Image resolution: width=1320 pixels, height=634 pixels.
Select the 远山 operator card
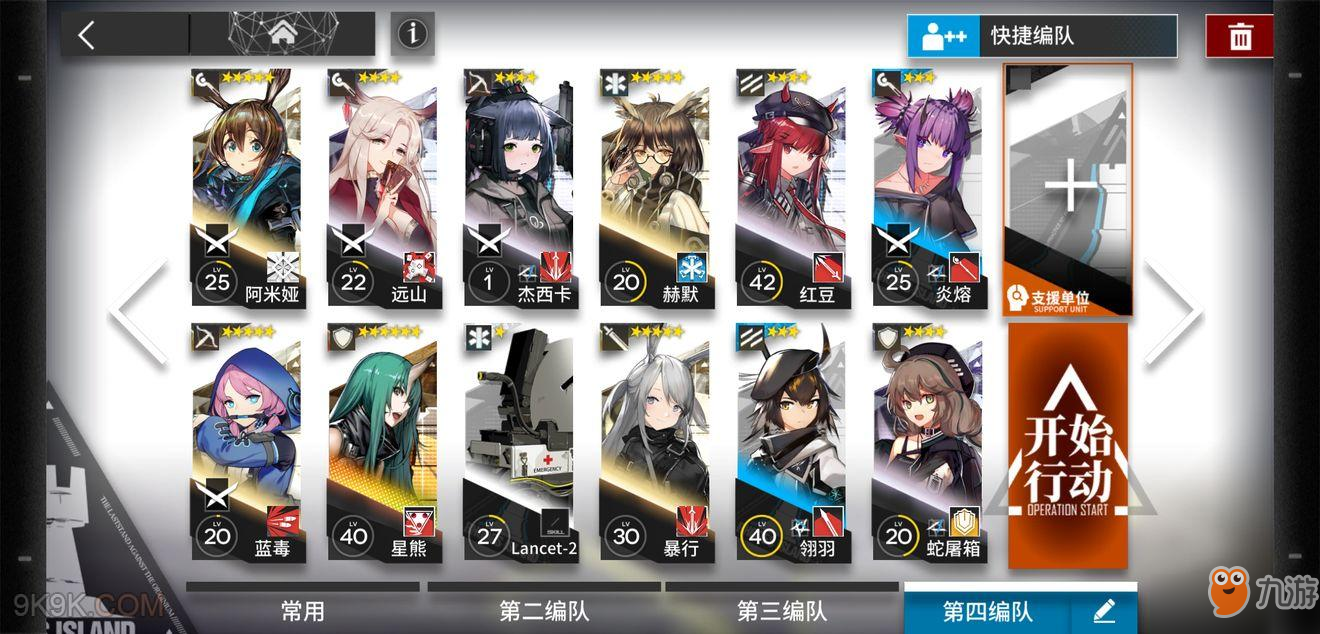tap(382, 188)
